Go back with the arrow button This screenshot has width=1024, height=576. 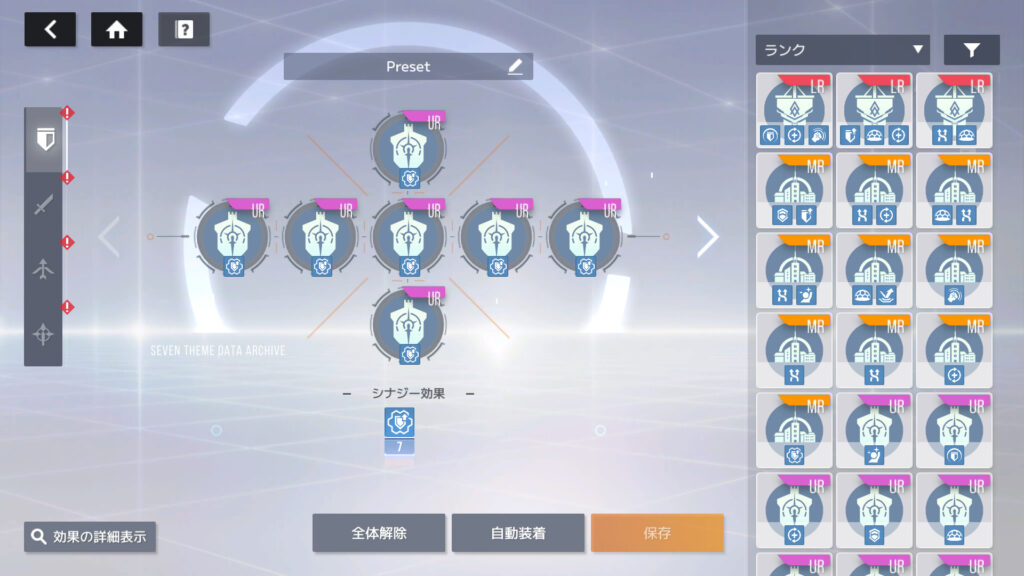(x=50, y=30)
